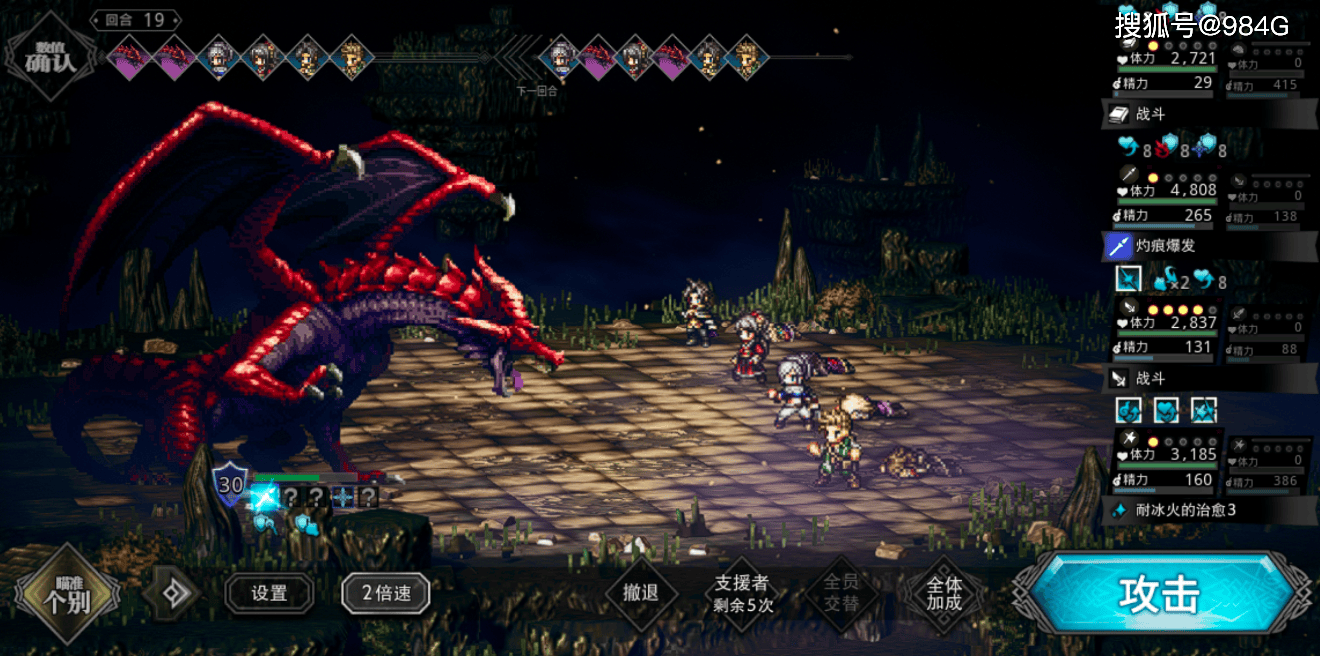Screen dimensions: 1320x656
Task: Select the 全员交替 swap-all button
Action: point(841,593)
